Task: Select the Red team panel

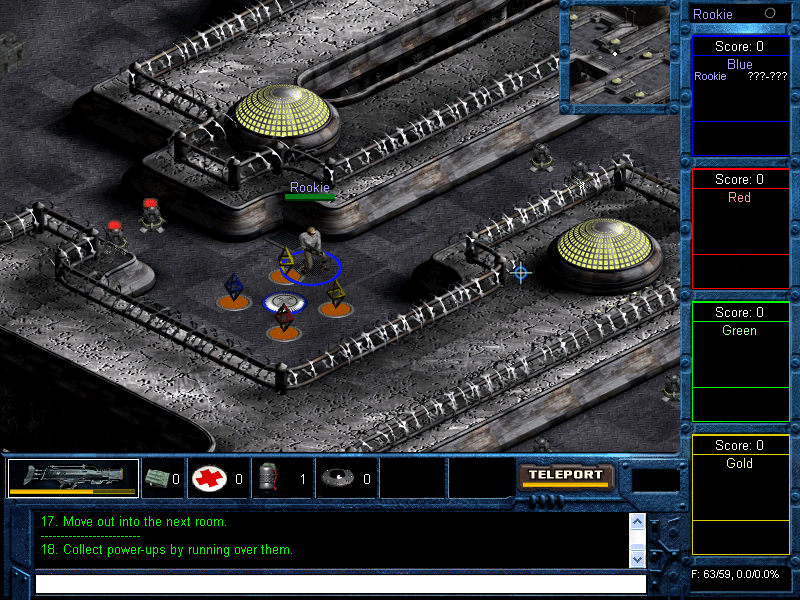Action: 740,229
